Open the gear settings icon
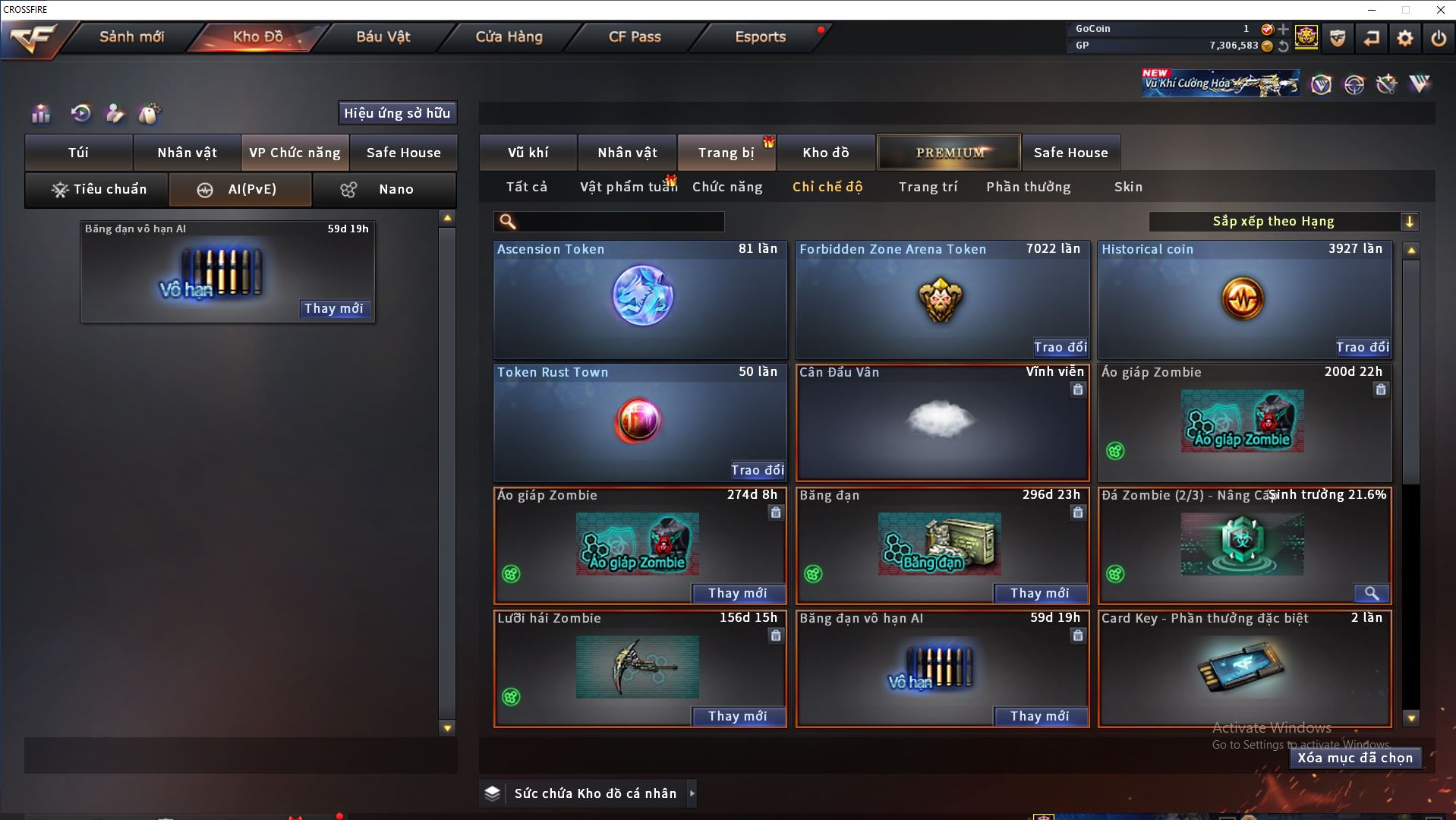Image resolution: width=1456 pixels, height=820 pixels. (x=1404, y=38)
